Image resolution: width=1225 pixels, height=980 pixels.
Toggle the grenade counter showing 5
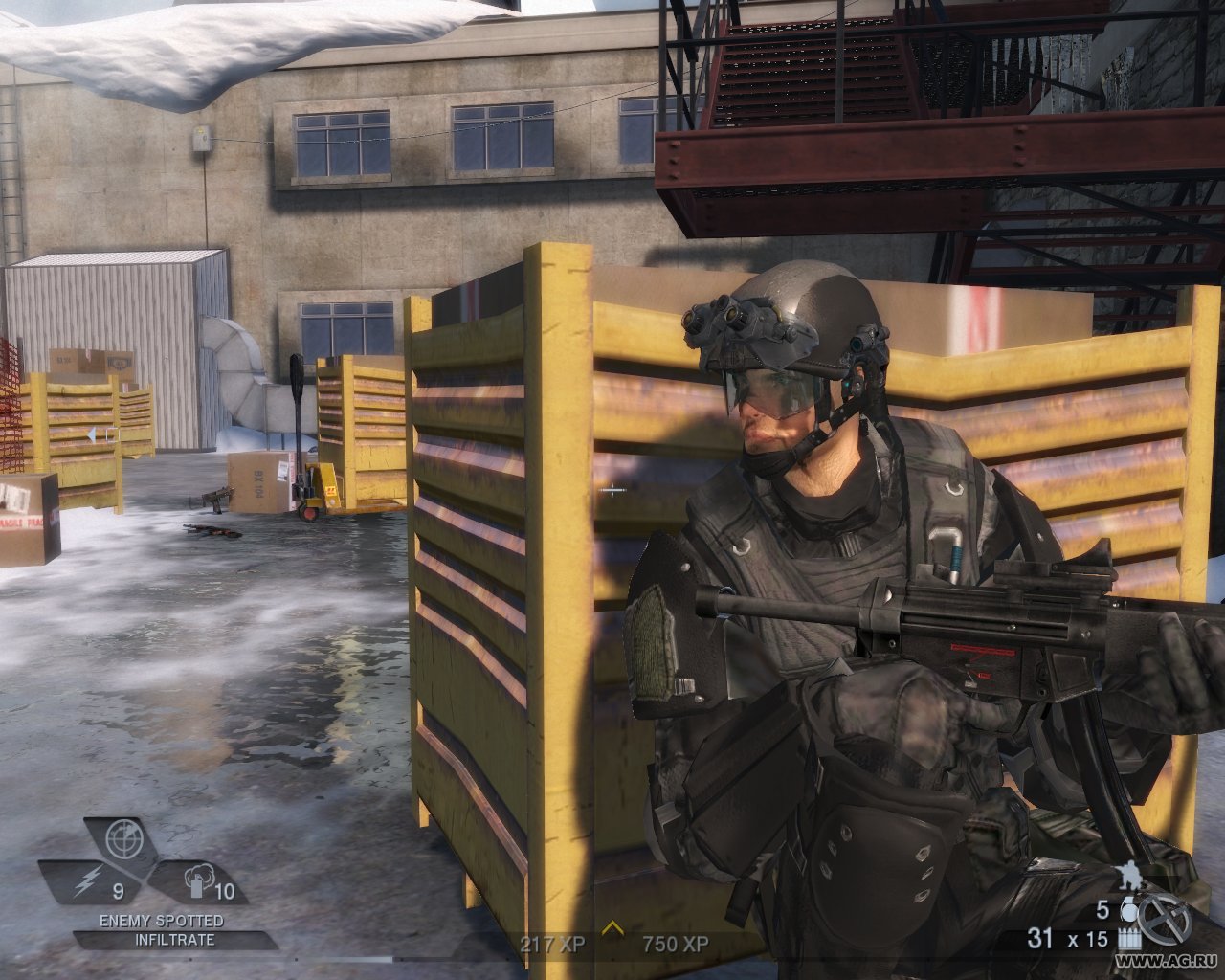[x=1103, y=910]
